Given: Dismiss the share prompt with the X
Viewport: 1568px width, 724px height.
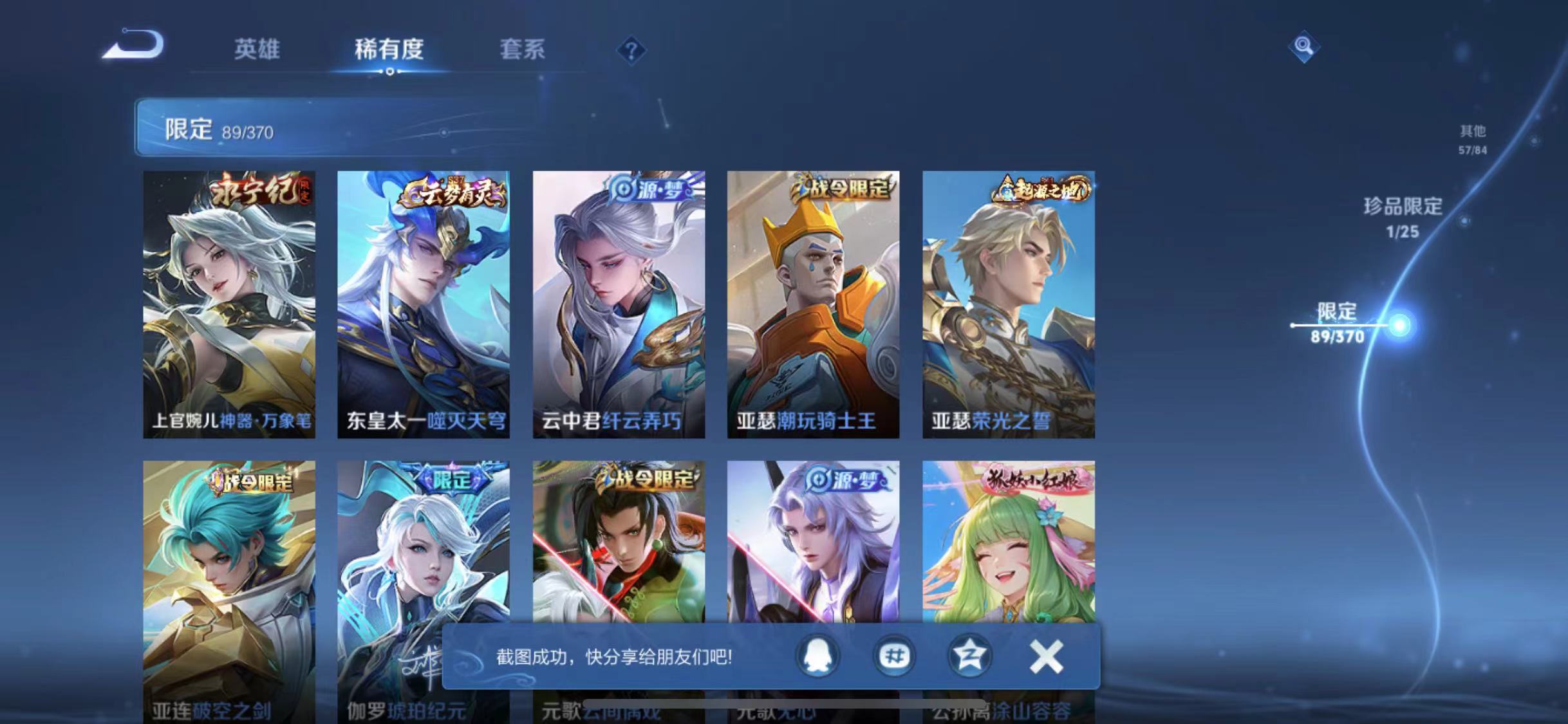Looking at the screenshot, I should [1047, 657].
